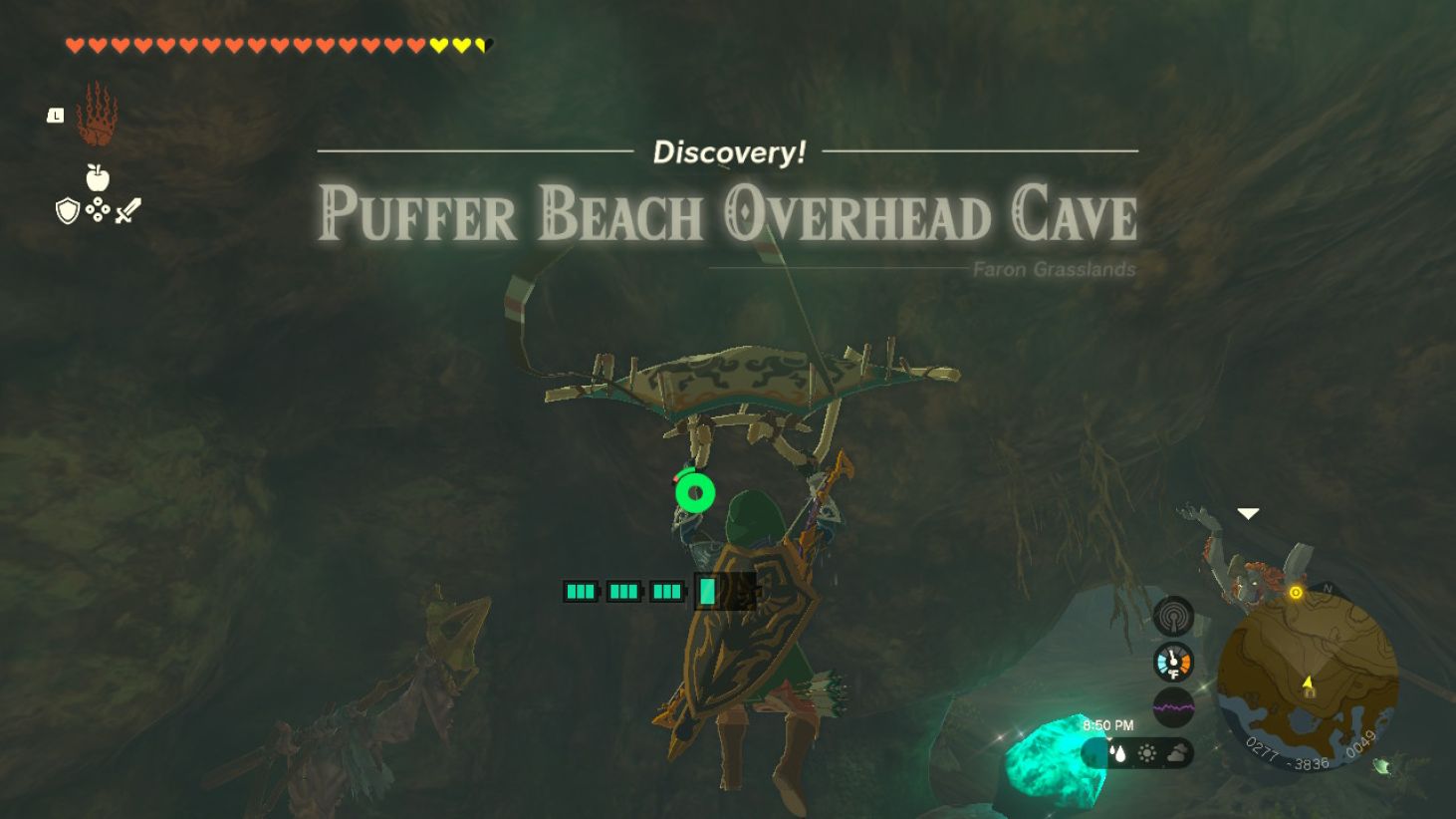Viewport: 1456px width, 819px height.
Task: Click the Discovery! banner text
Action: [x=728, y=152]
